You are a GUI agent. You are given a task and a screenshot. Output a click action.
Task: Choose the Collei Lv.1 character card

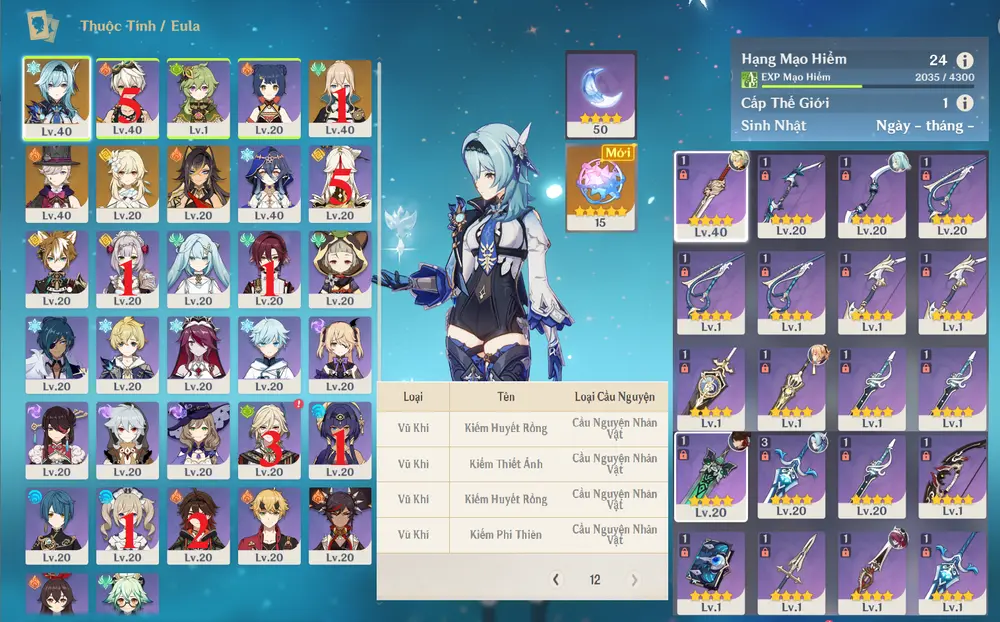[198, 98]
